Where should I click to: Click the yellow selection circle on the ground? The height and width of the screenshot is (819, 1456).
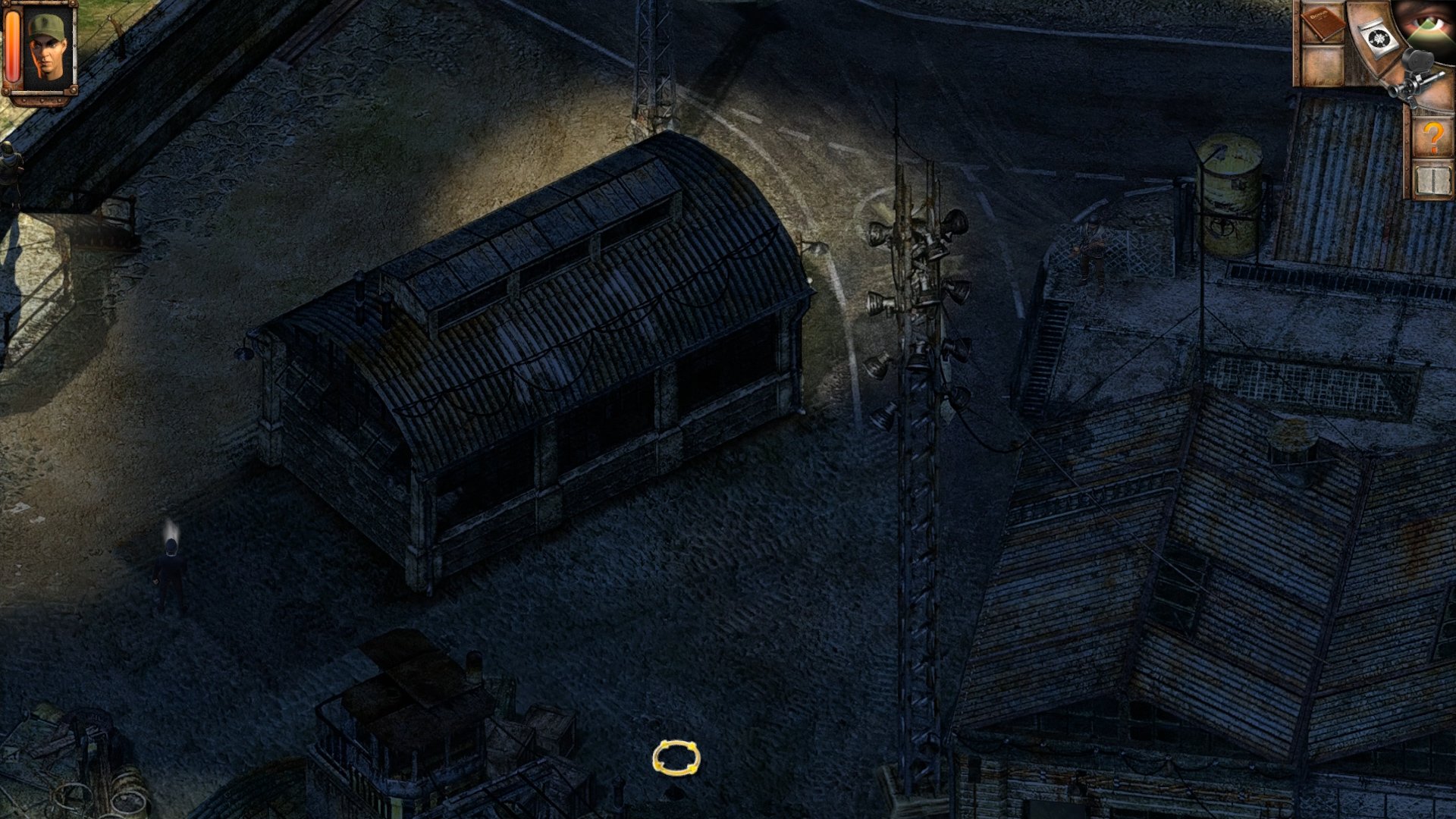(x=675, y=755)
